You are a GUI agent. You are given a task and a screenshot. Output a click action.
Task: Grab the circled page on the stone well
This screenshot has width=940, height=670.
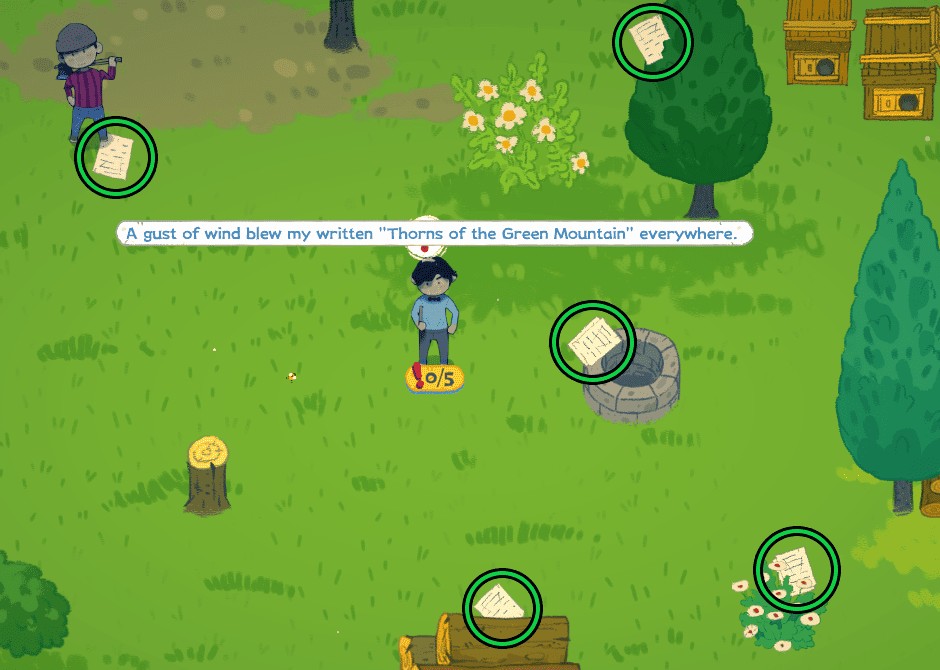point(592,342)
